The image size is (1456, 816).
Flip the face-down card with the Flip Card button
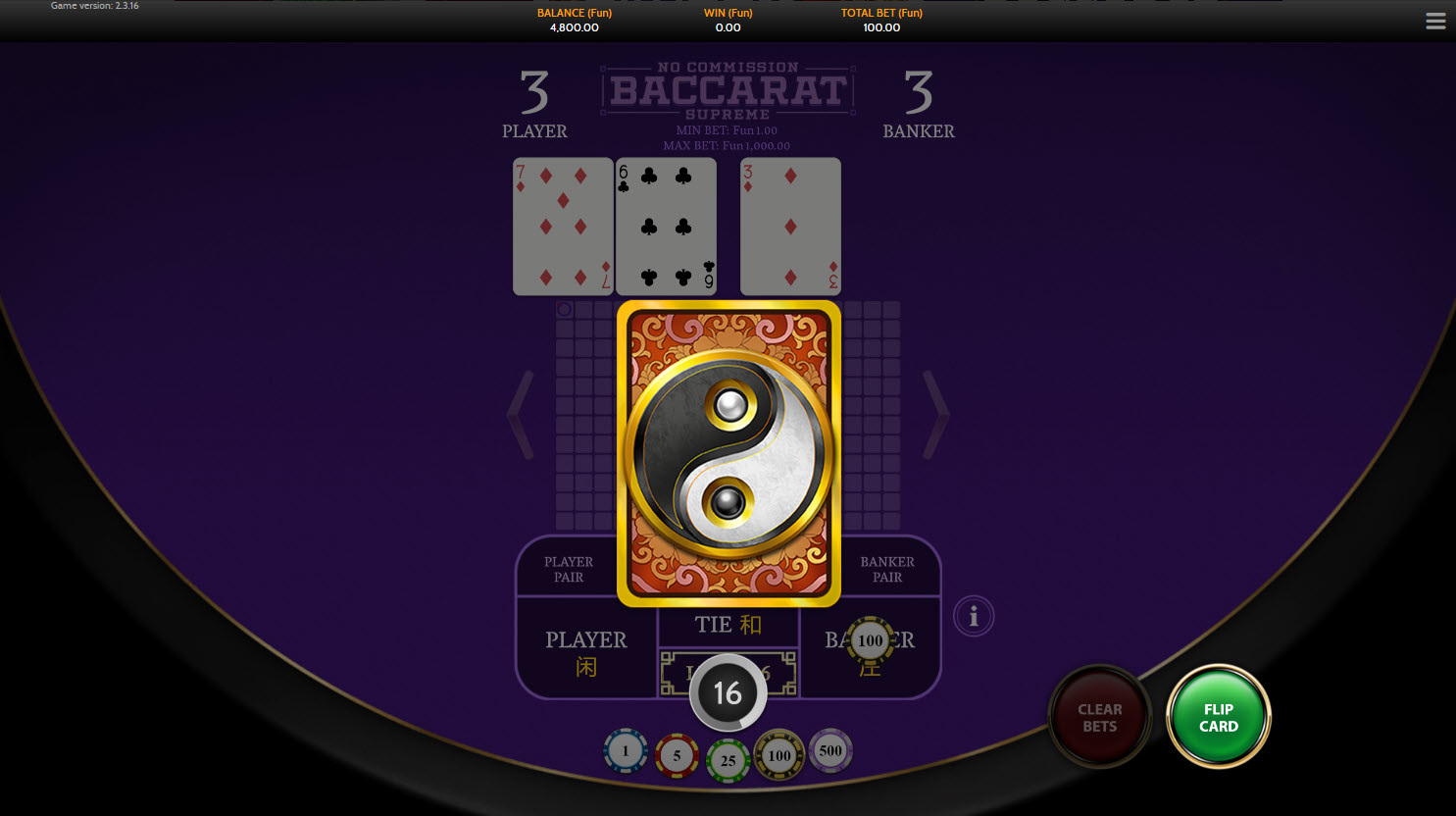1218,717
